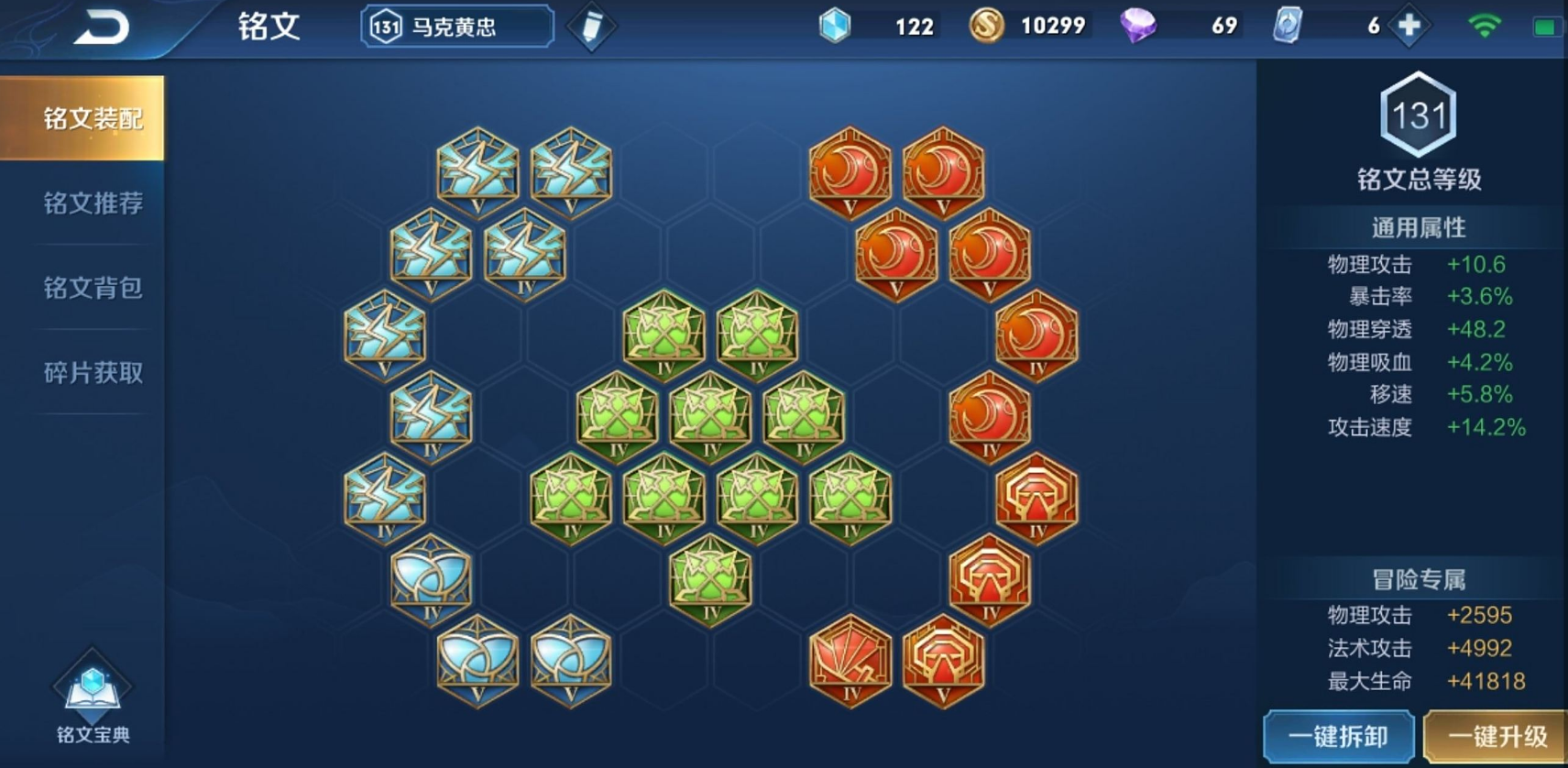Open the 铭文背包 tab
Viewport: 1568px width, 768px height.
click(93, 288)
